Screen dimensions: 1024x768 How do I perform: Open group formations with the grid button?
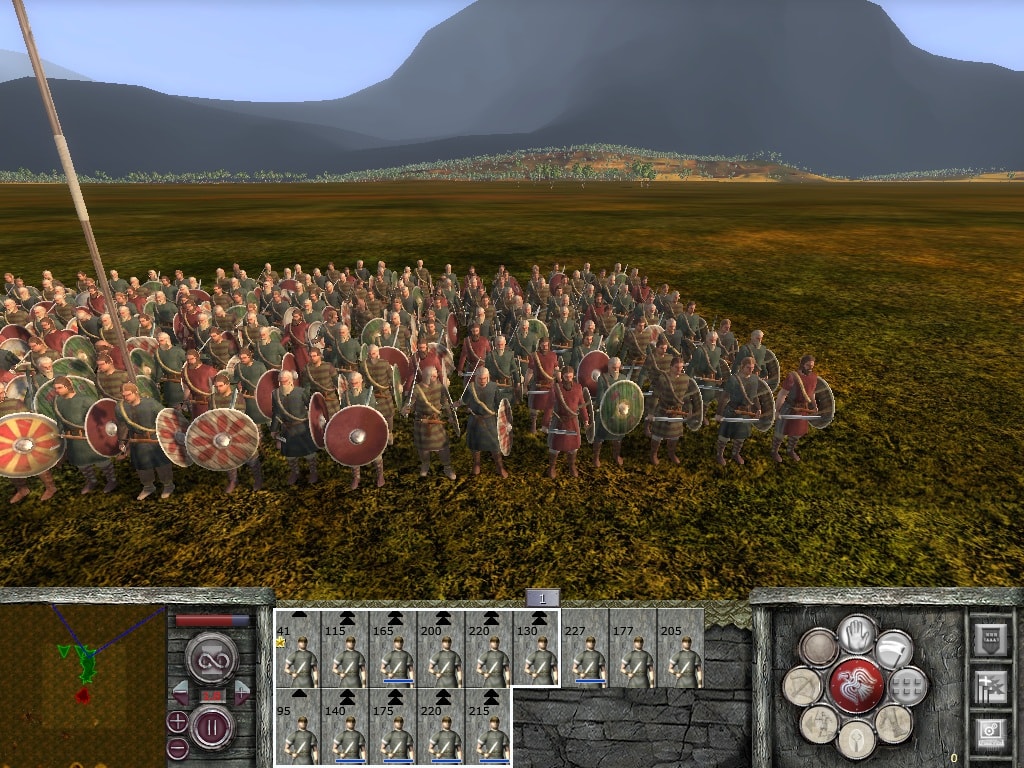click(907, 687)
